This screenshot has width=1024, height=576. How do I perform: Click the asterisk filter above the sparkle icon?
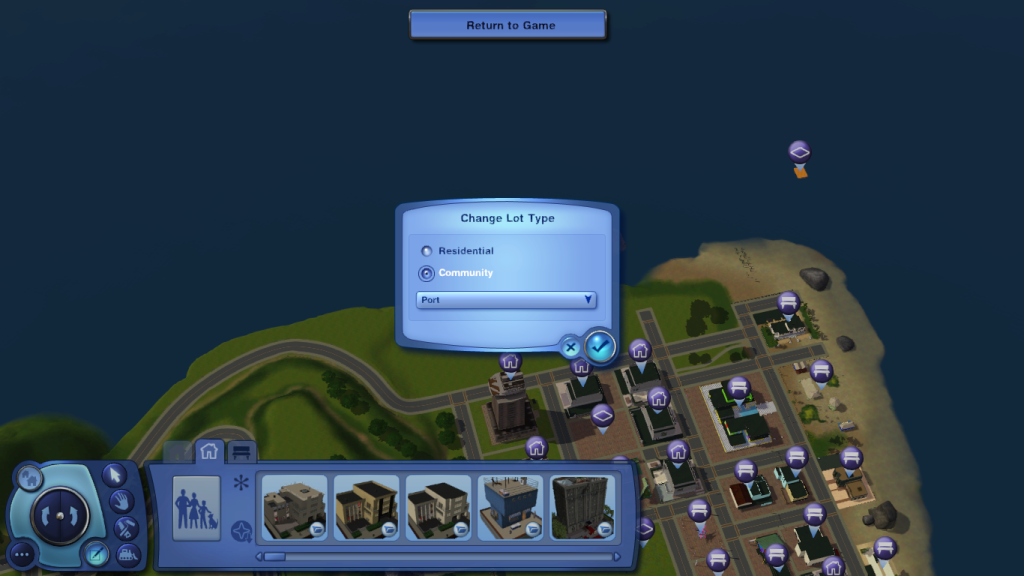pyautogui.click(x=240, y=484)
